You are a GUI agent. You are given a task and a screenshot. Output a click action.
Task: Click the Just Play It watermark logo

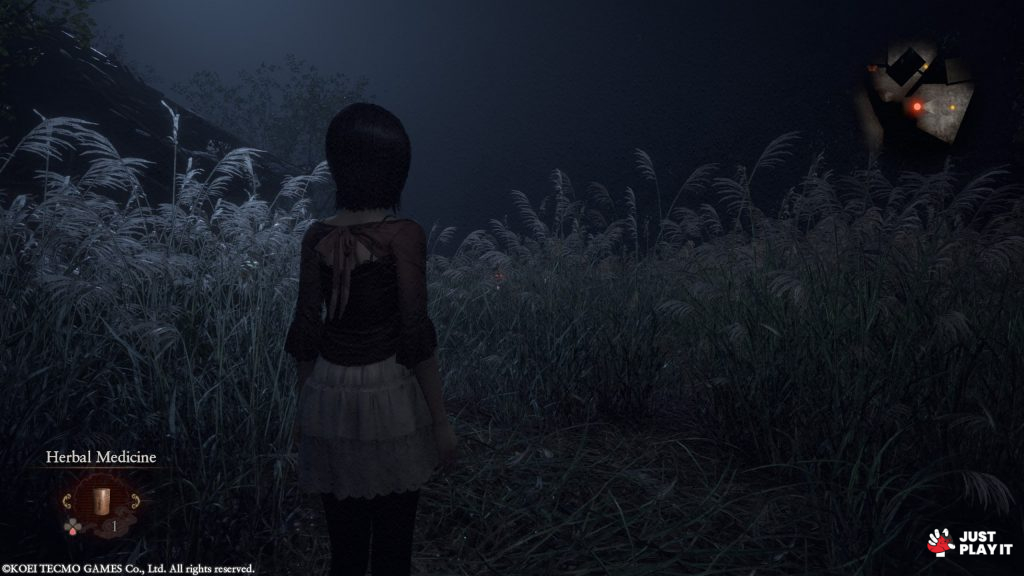click(969, 543)
